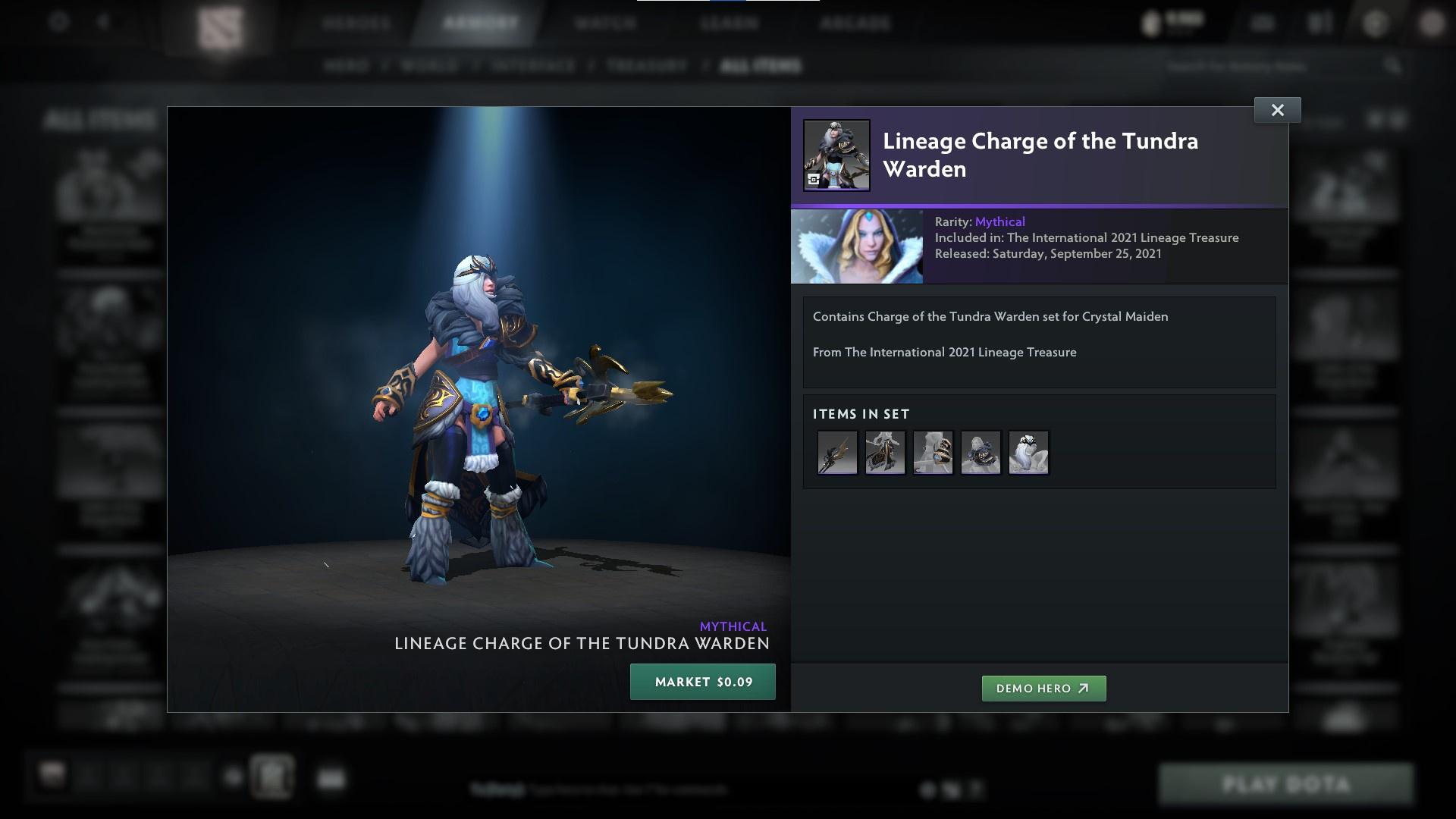1456x819 pixels.
Task: Click the Crystal Maiden portrait in the dialog
Action: click(857, 246)
